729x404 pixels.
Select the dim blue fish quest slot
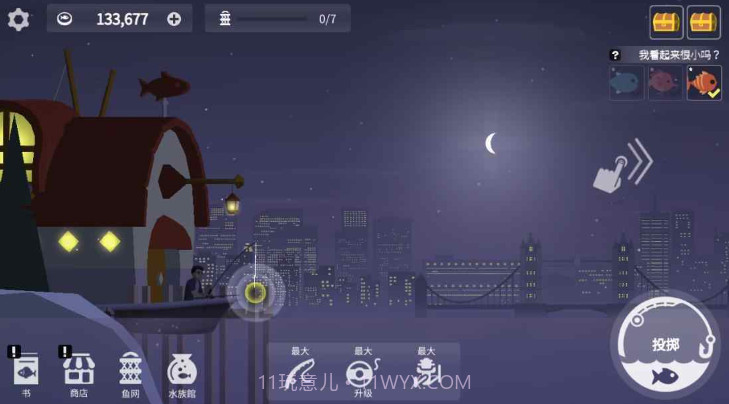click(x=627, y=83)
